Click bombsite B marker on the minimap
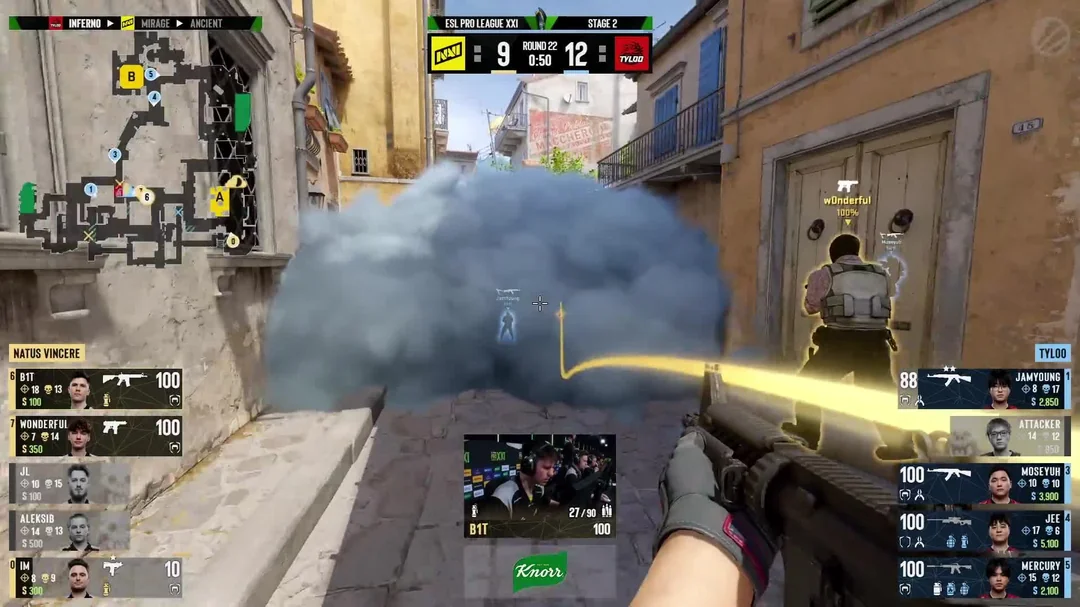This screenshot has width=1080, height=607. tap(131, 76)
